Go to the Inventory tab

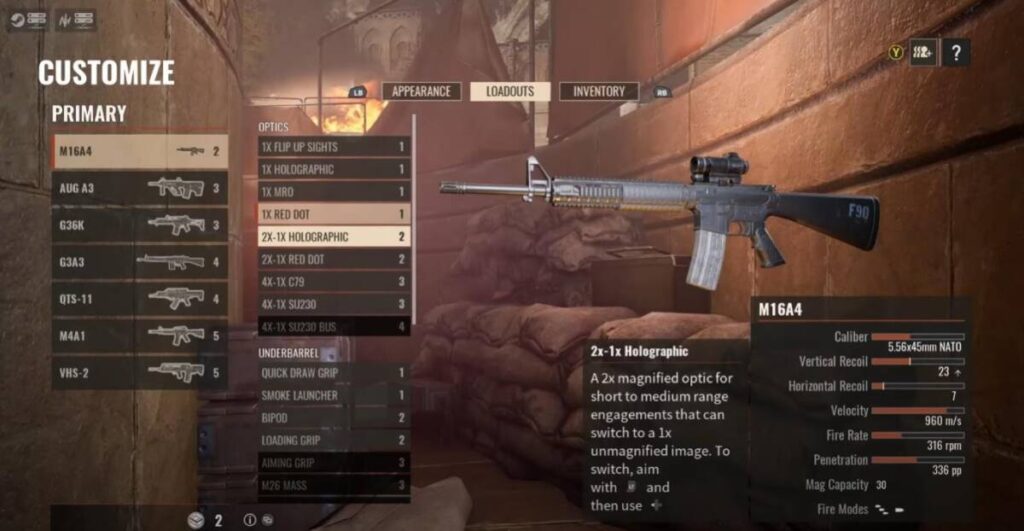pyautogui.click(x=599, y=91)
